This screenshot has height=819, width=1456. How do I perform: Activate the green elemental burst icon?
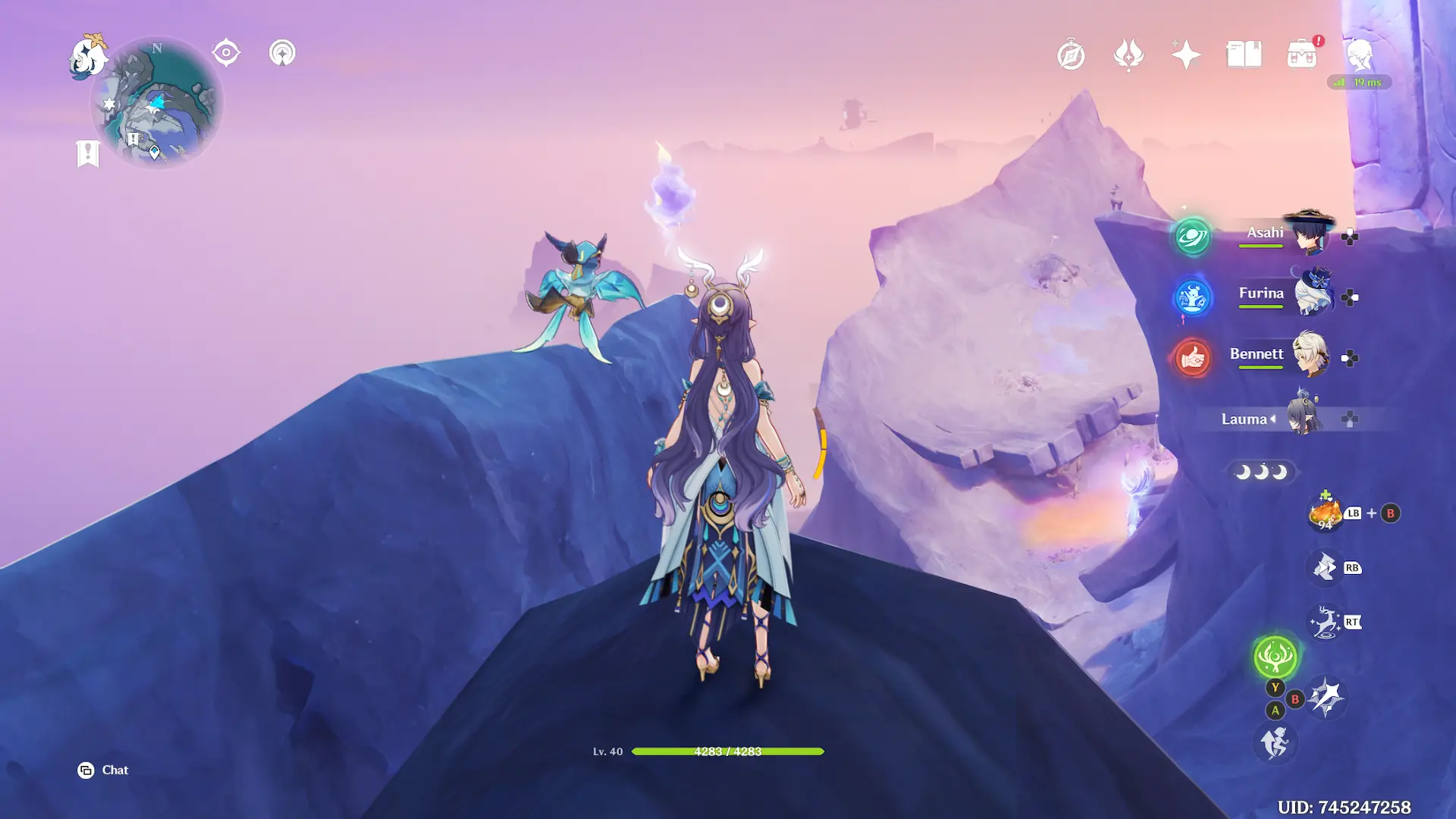(x=1275, y=656)
